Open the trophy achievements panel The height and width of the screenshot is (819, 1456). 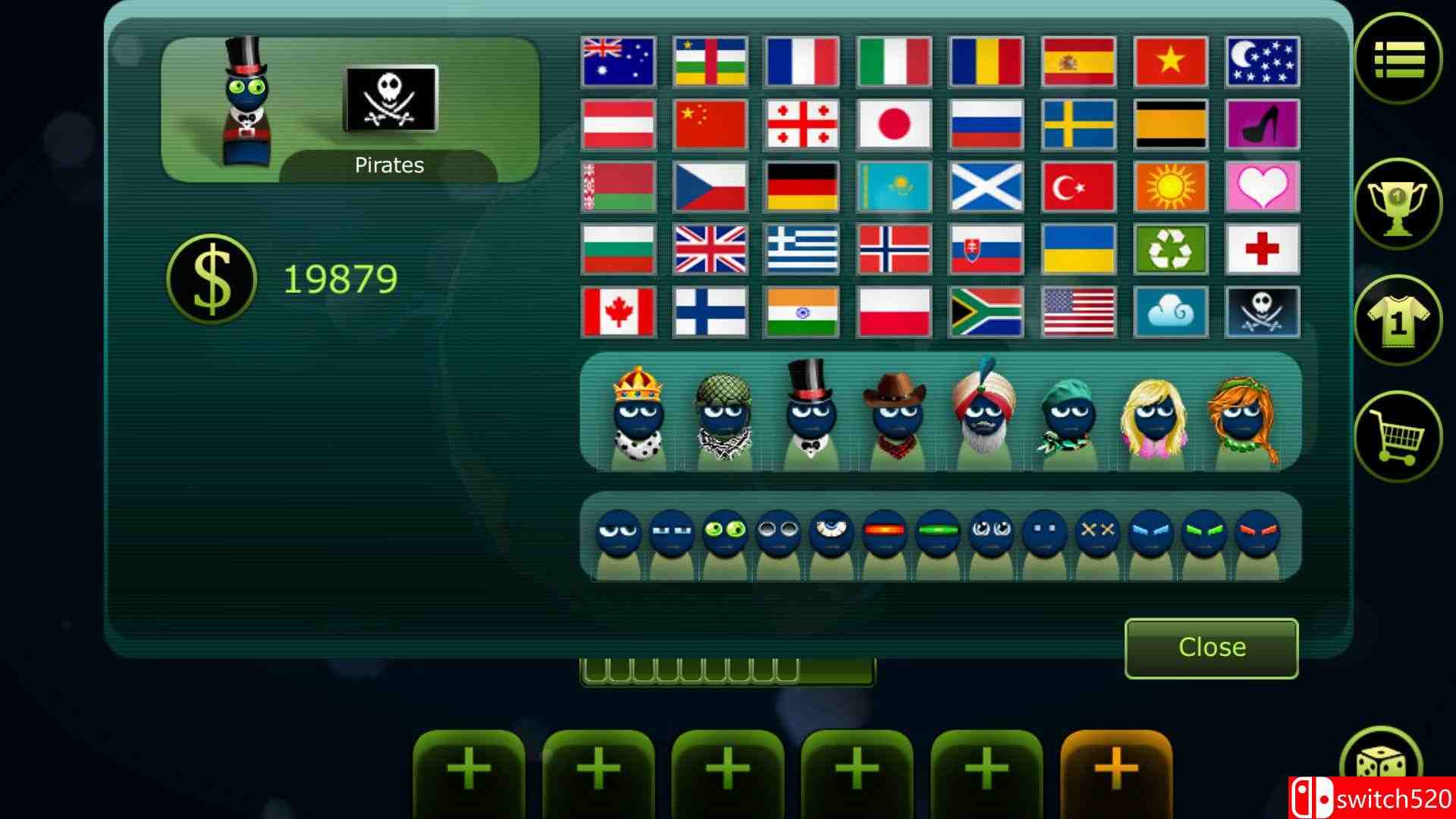click(x=1398, y=201)
